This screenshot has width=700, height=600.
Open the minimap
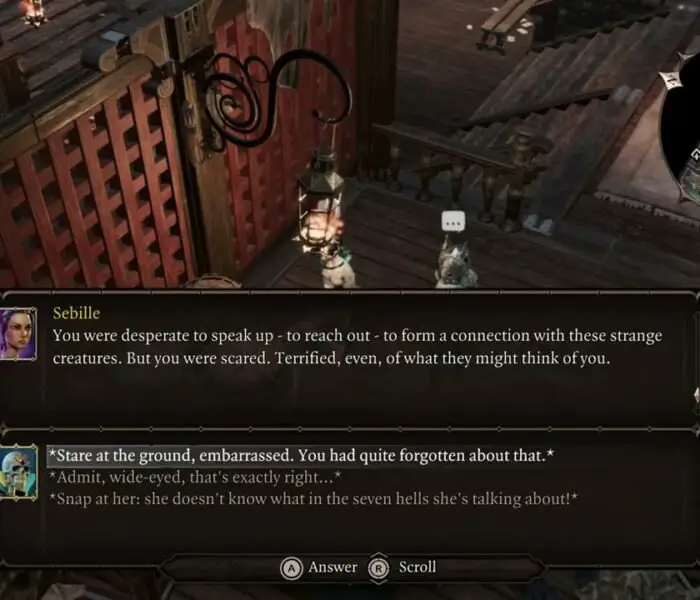[x=682, y=130]
